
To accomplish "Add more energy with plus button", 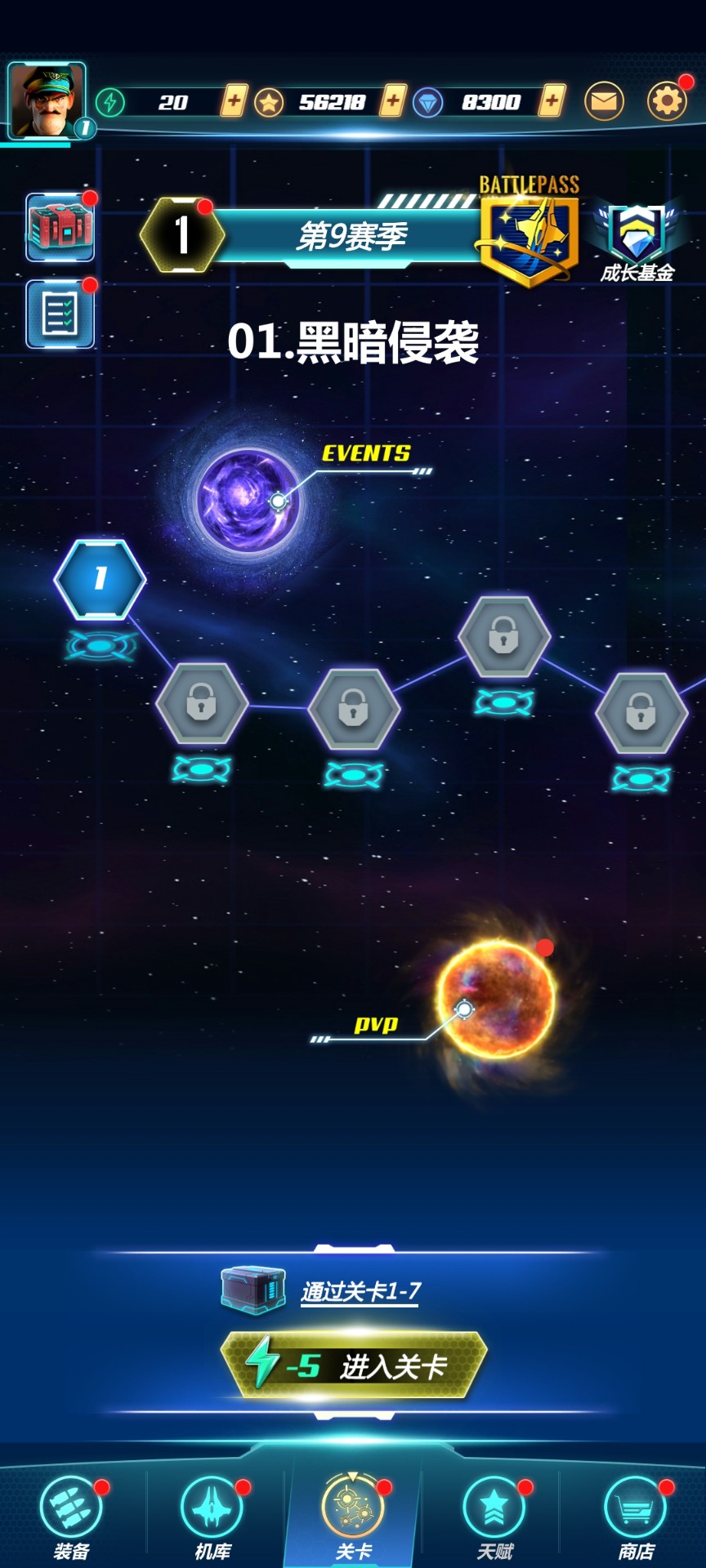I will click(x=234, y=101).
